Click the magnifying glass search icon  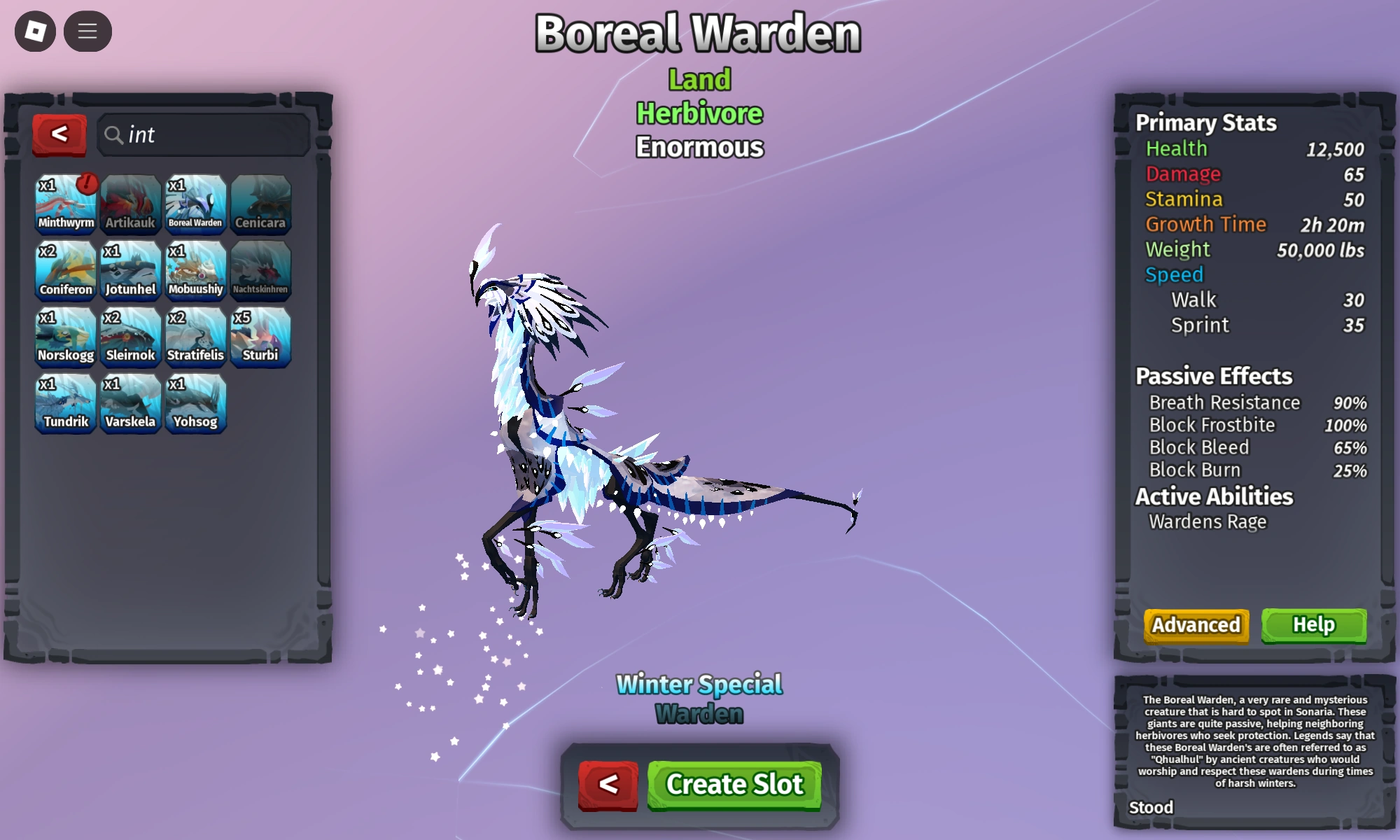[x=114, y=135]
